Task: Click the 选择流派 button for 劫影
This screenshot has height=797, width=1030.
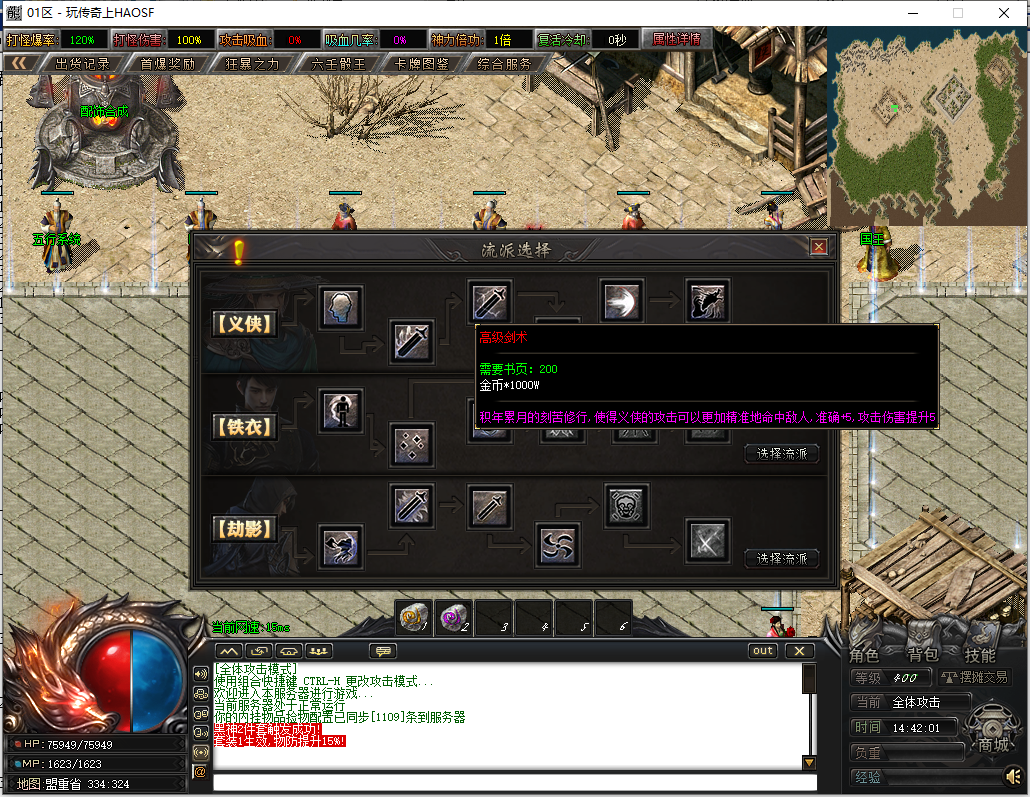Action: [781, 559]
